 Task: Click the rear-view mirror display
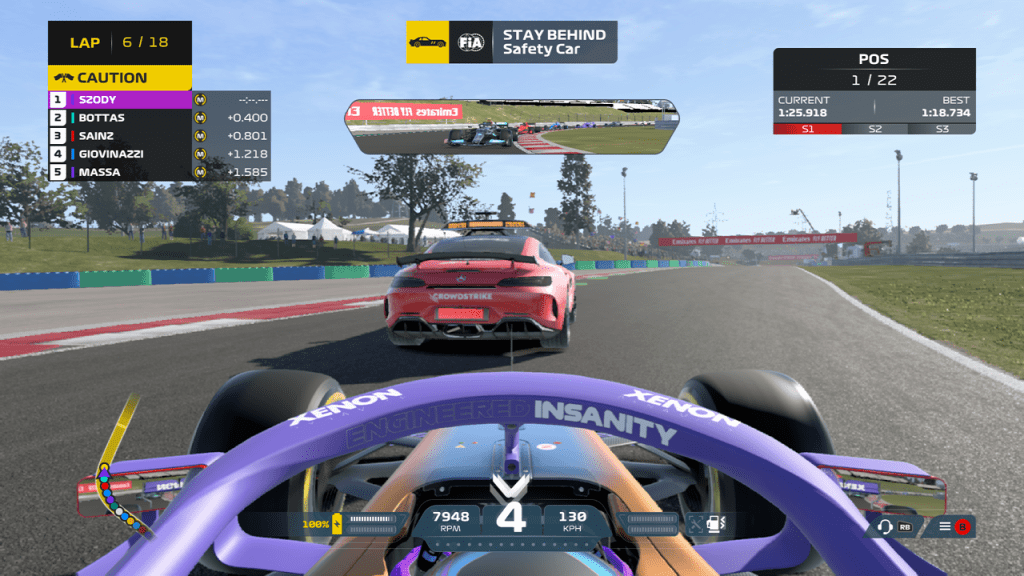[x=511, y=126]
